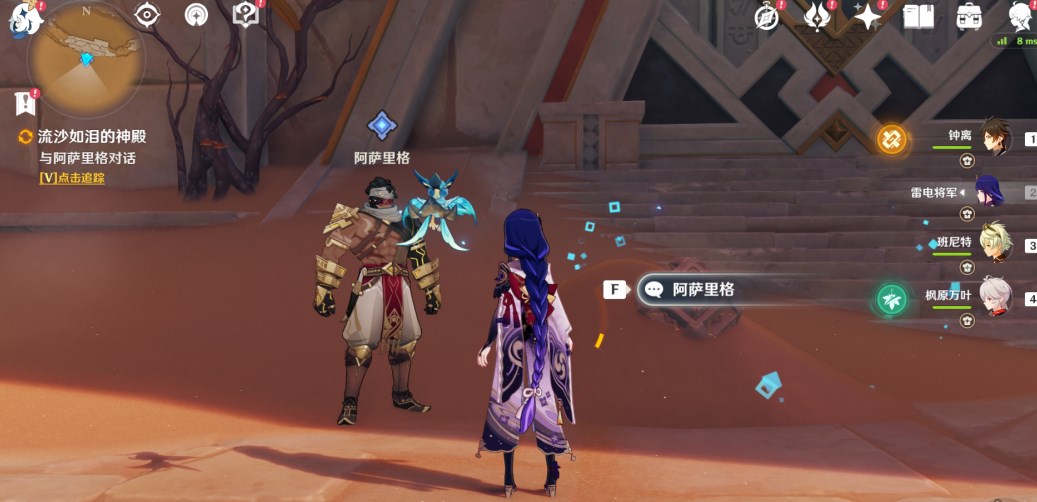Activate the orange geo resonance icon

coord(891,139)
